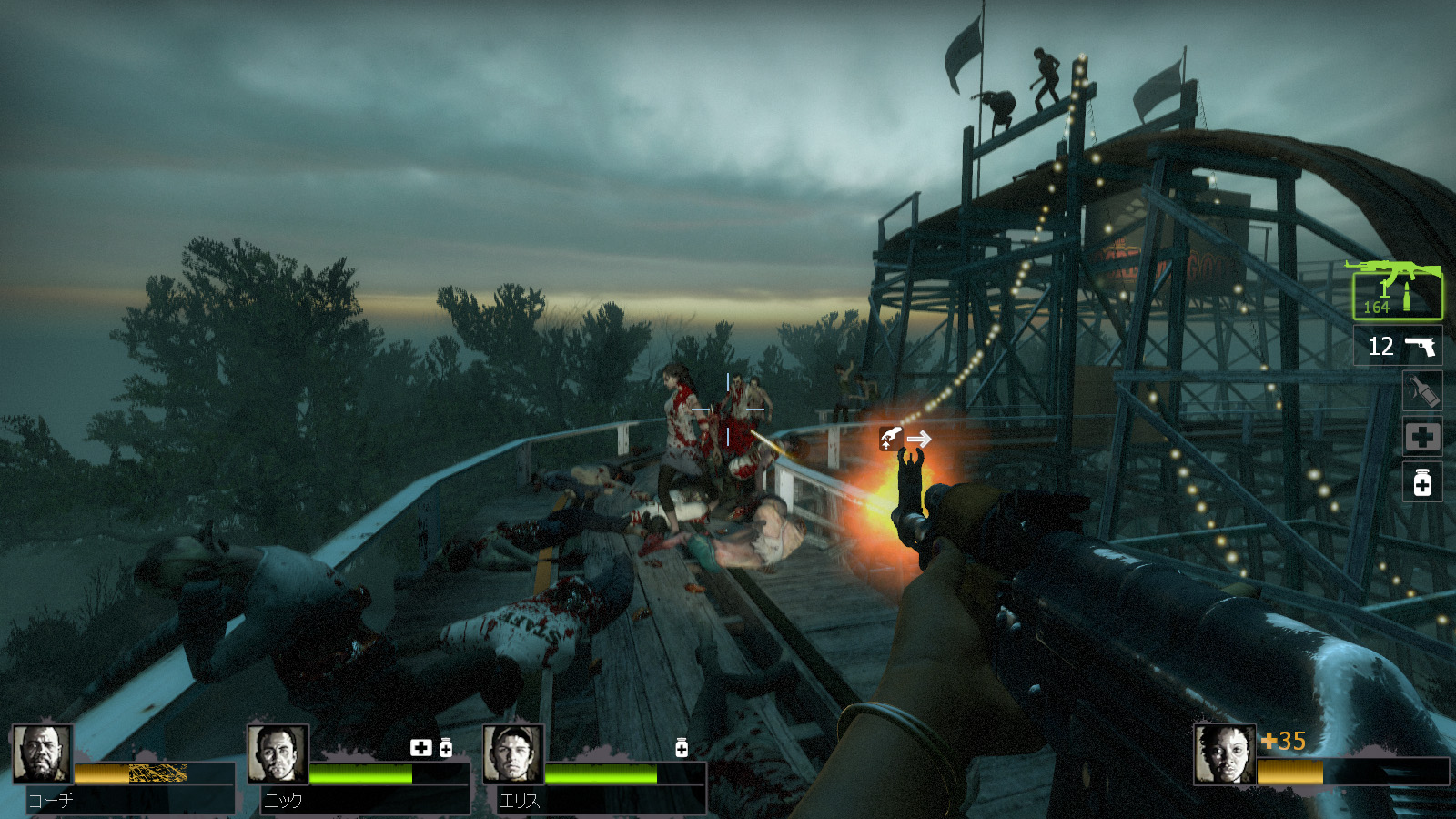This screenshot has height=819, width=1456.
Task: Select the first aid kit slot
Action: pyautogui.click(x=1422, y=438)
